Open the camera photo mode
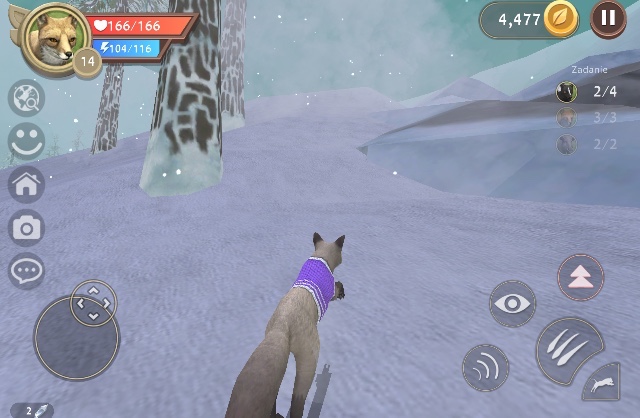 26,229
